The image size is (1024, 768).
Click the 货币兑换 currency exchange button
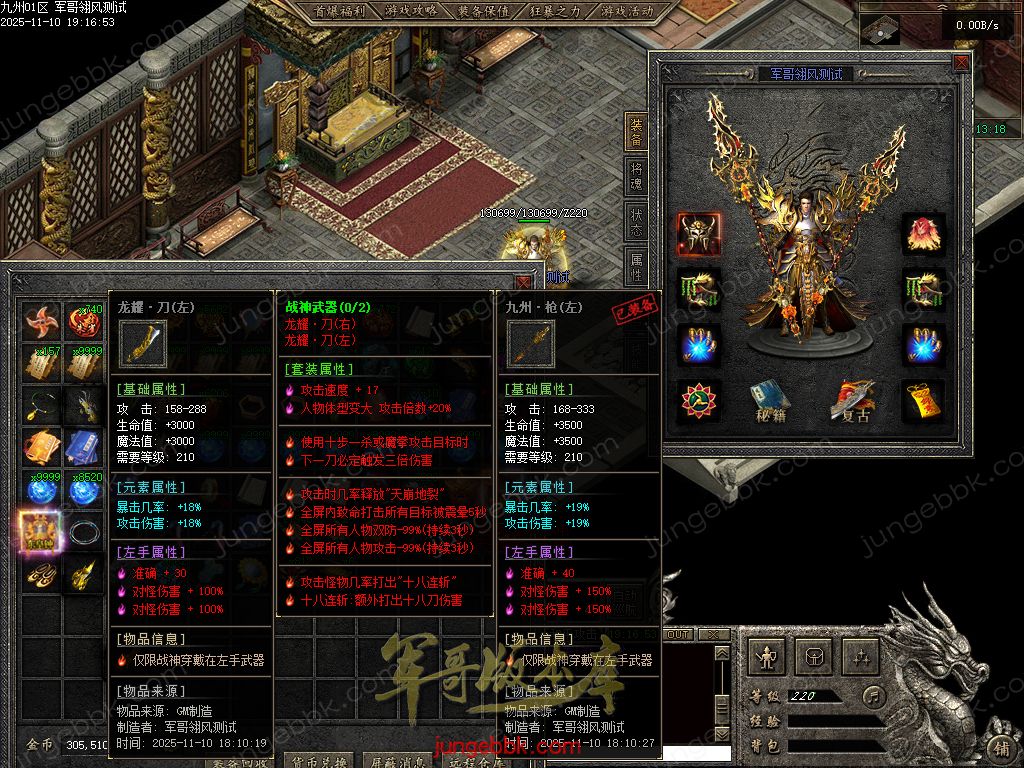point(317,761)
